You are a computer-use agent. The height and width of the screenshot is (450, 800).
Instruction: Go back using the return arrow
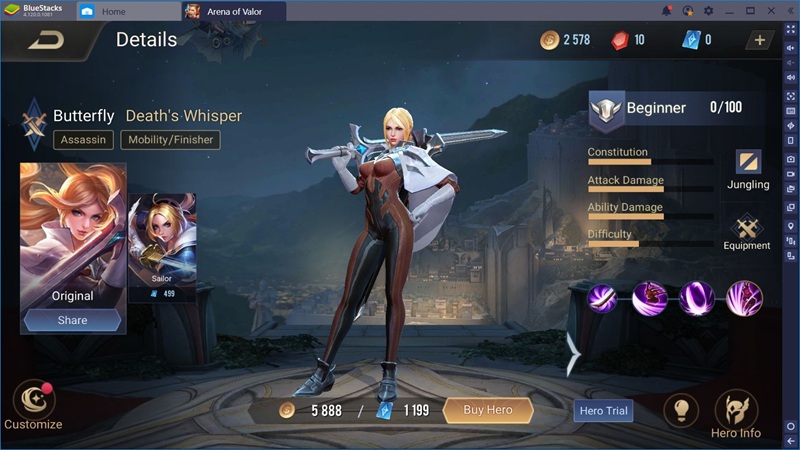[x=45, y=41]
